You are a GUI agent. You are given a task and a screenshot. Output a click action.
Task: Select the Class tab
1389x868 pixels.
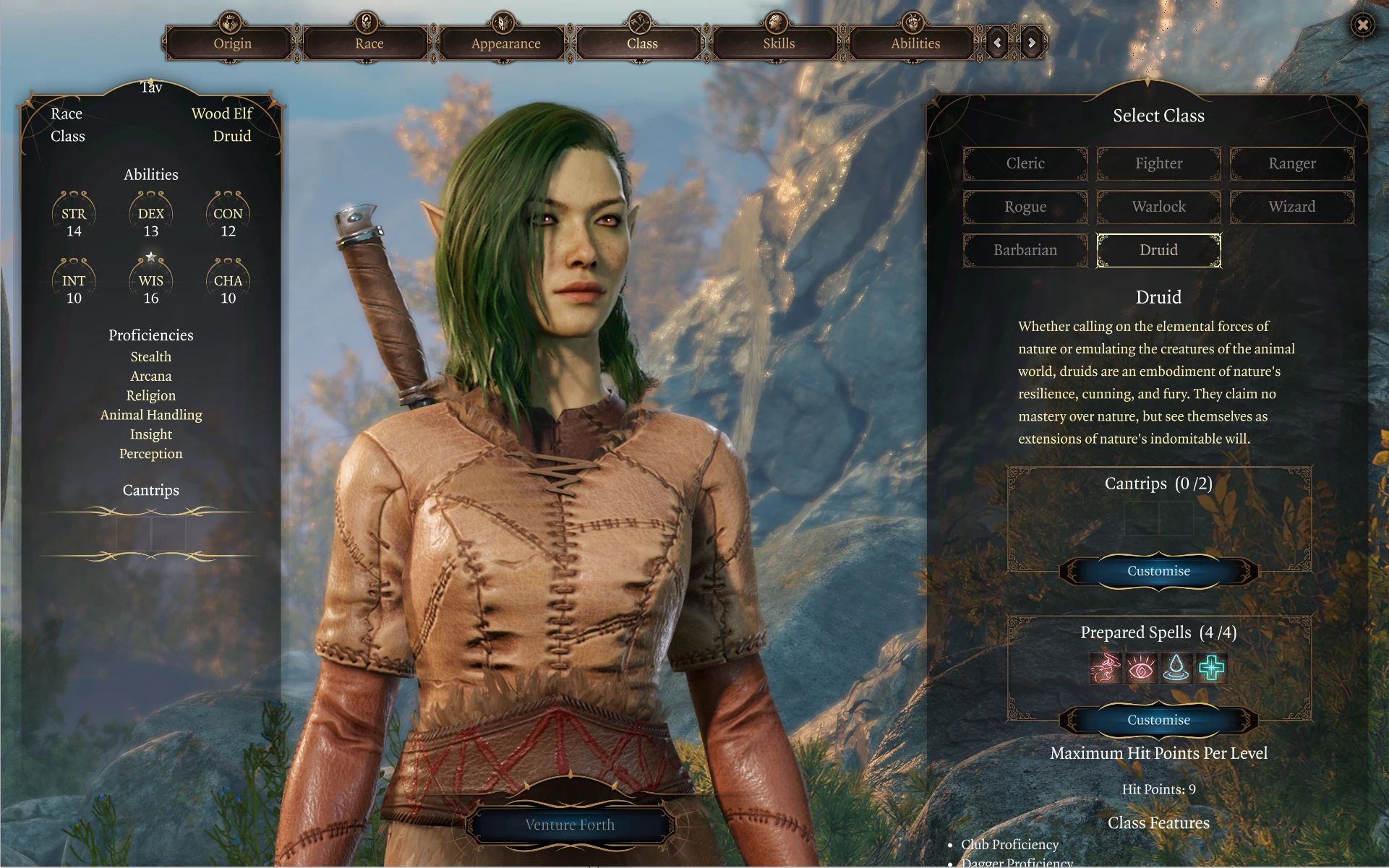pos(642,43)
